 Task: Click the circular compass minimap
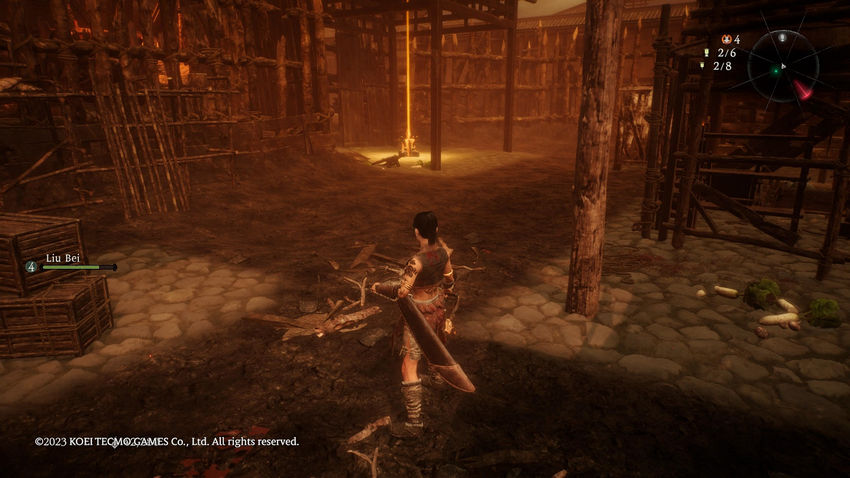(782, 66)
